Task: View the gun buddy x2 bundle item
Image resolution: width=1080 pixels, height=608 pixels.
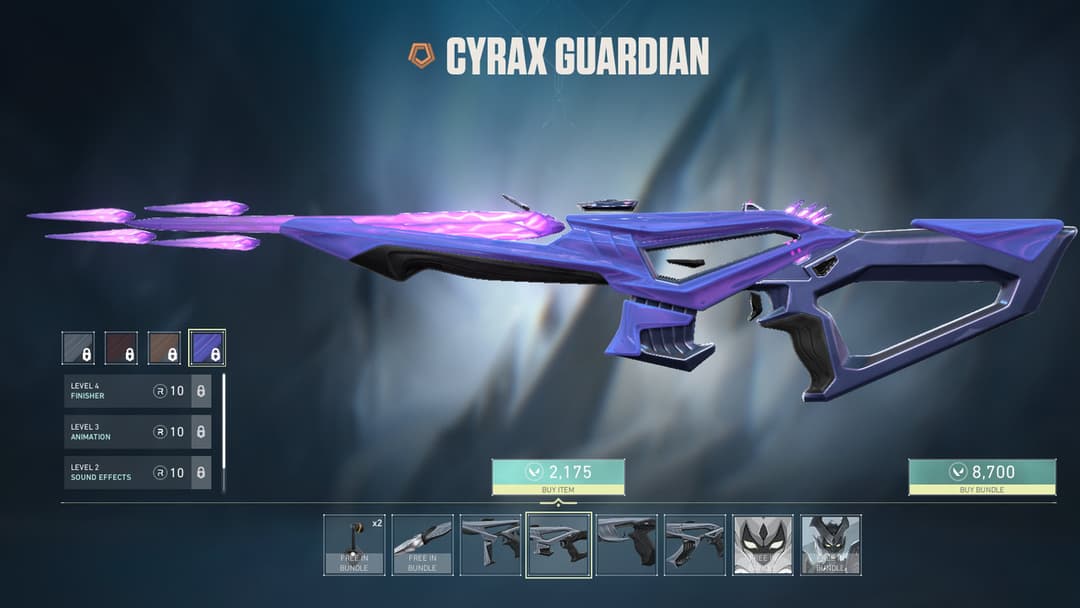Action: [x=354, y=545]
